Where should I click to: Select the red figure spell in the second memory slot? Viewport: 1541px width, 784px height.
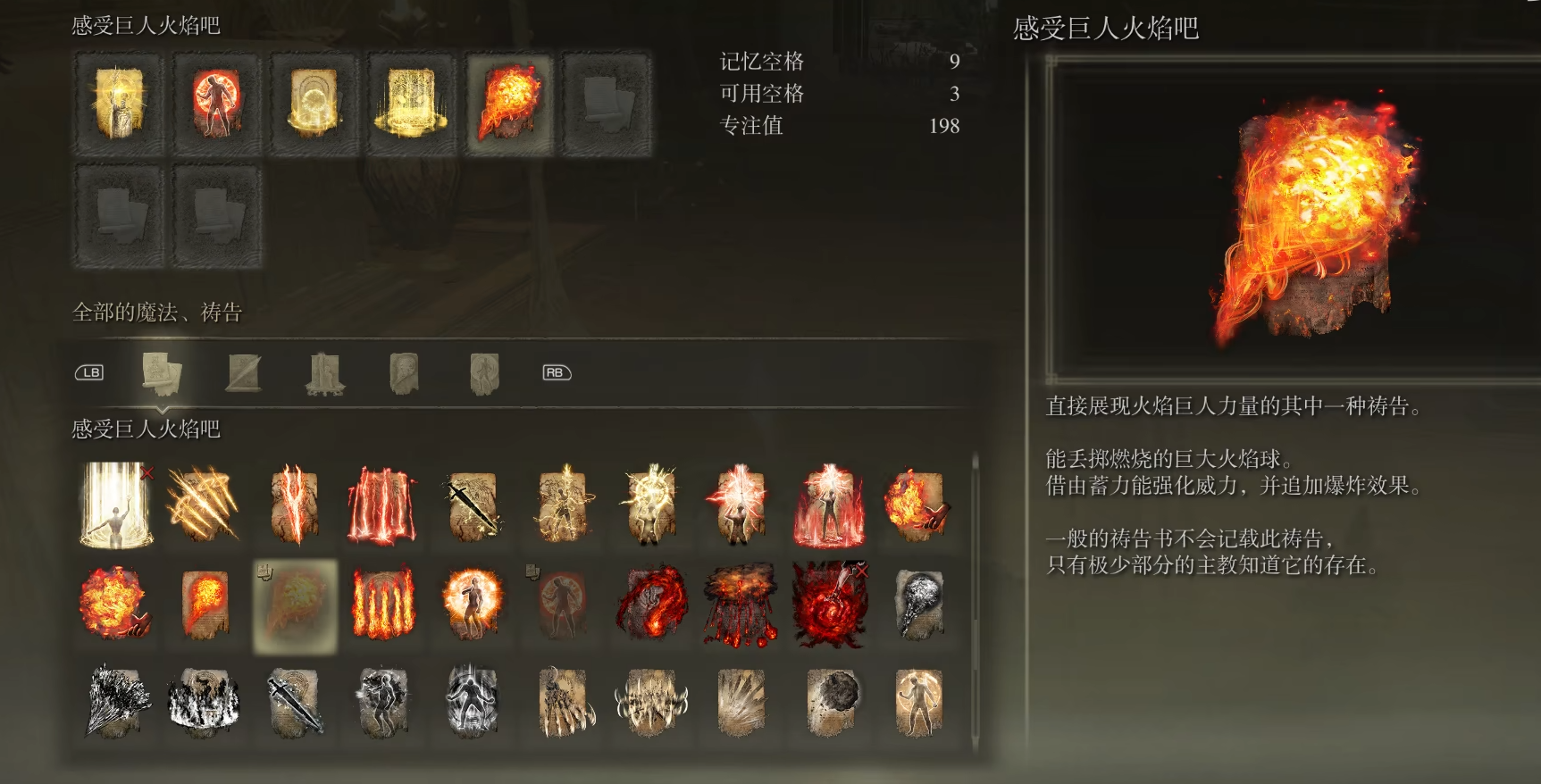(217, 103)
